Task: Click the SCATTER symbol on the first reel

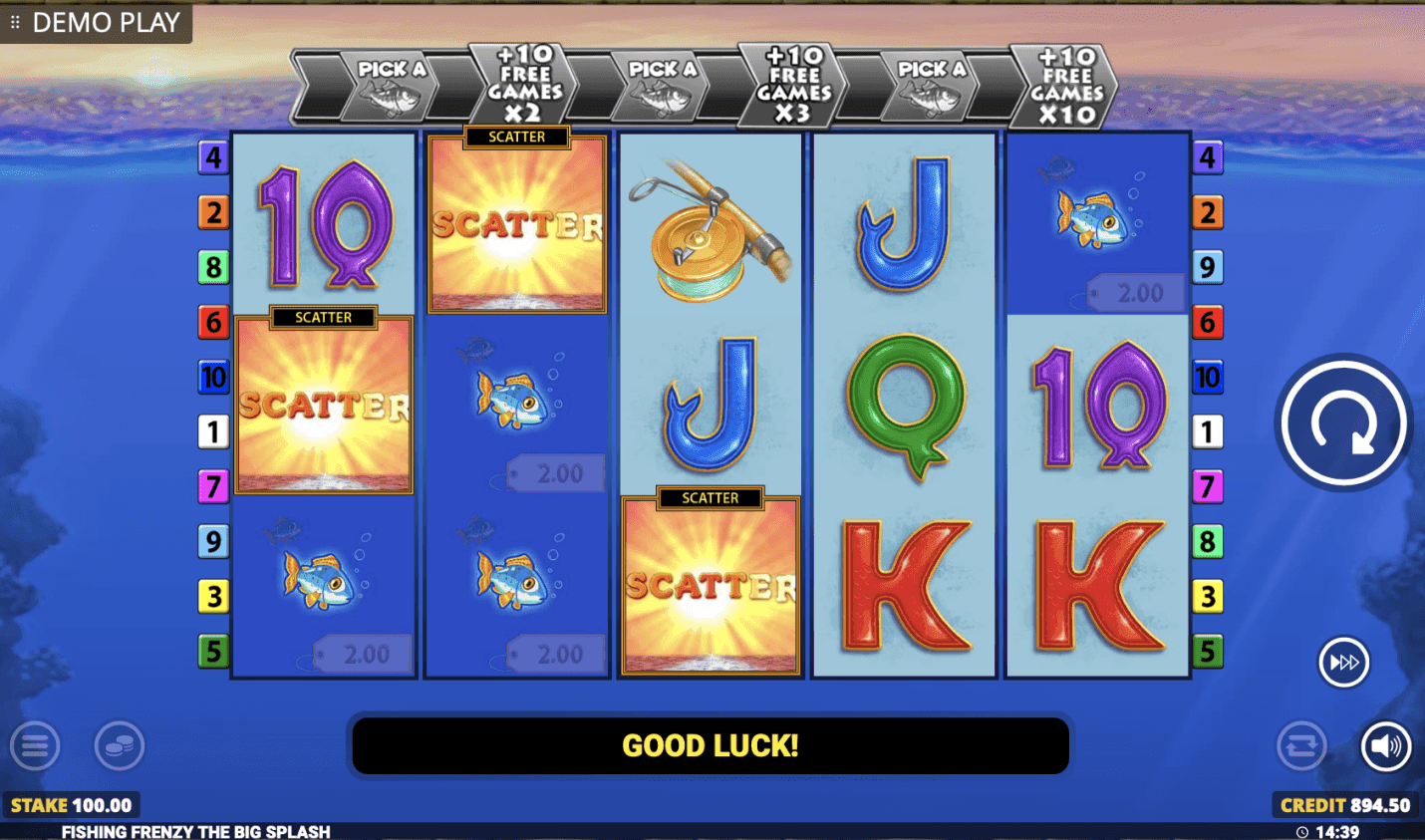Action: [x=323, y=404]
